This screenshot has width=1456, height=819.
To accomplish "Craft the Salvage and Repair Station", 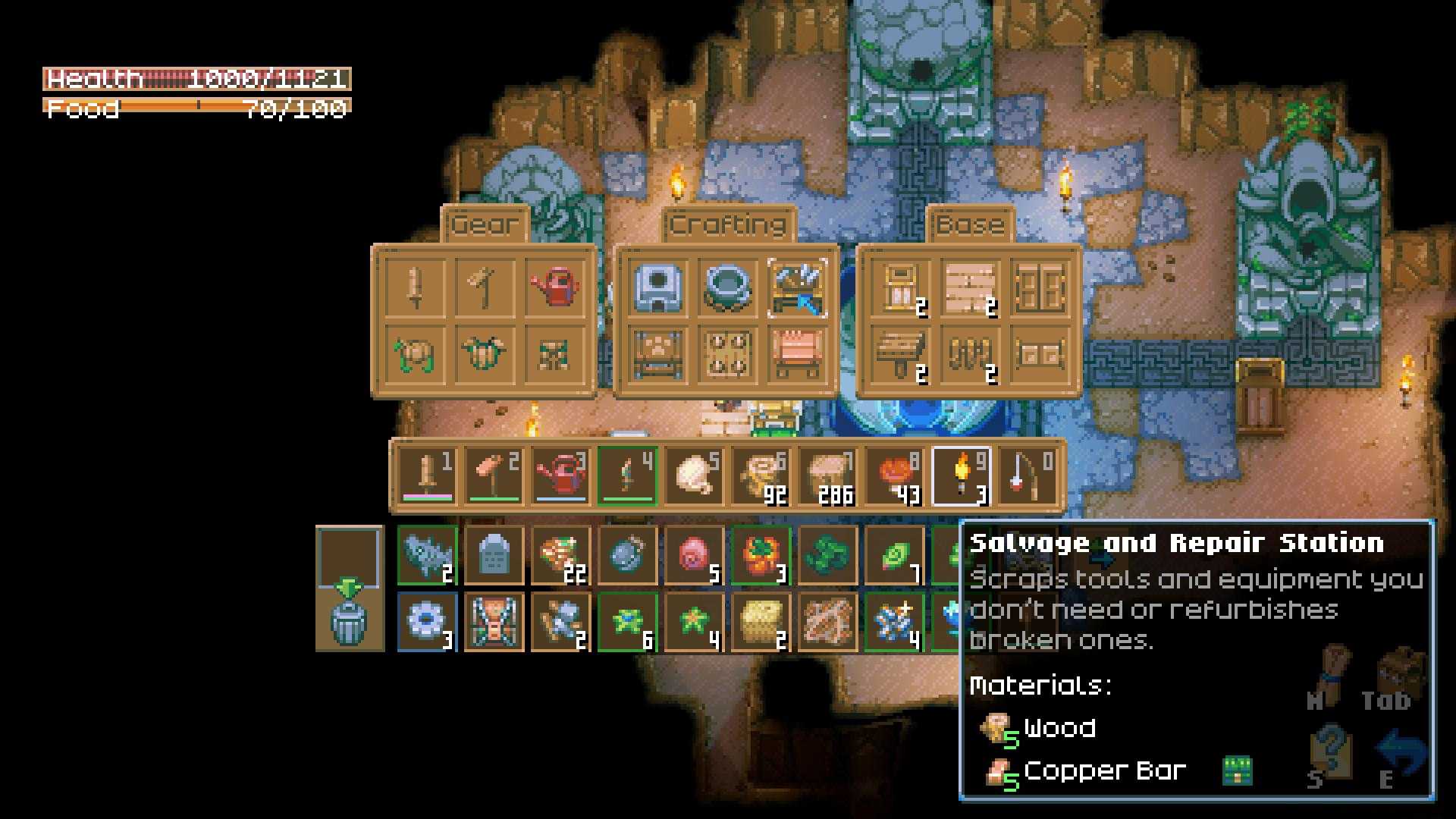I will click(798, 287).
